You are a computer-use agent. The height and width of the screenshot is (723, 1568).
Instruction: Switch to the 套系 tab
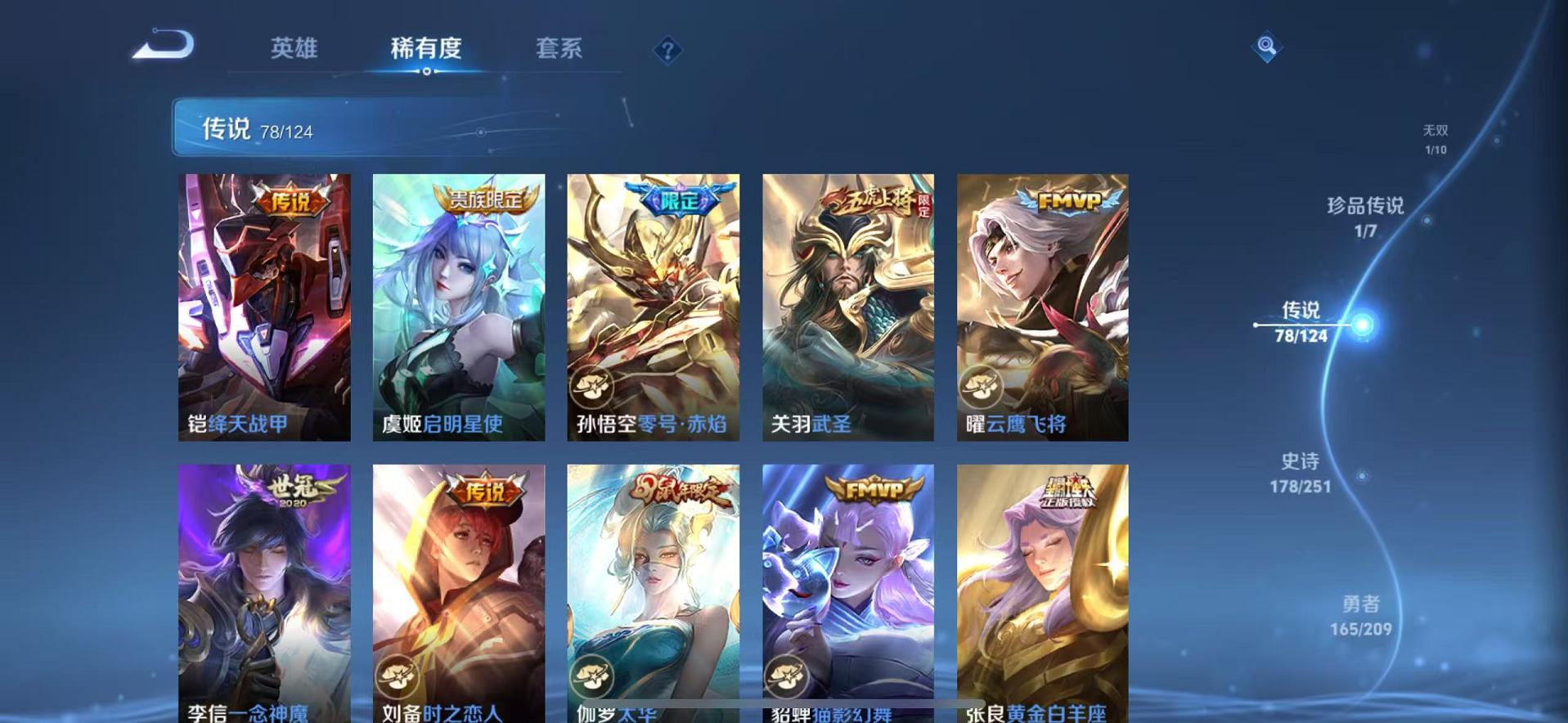click(559, 49)
